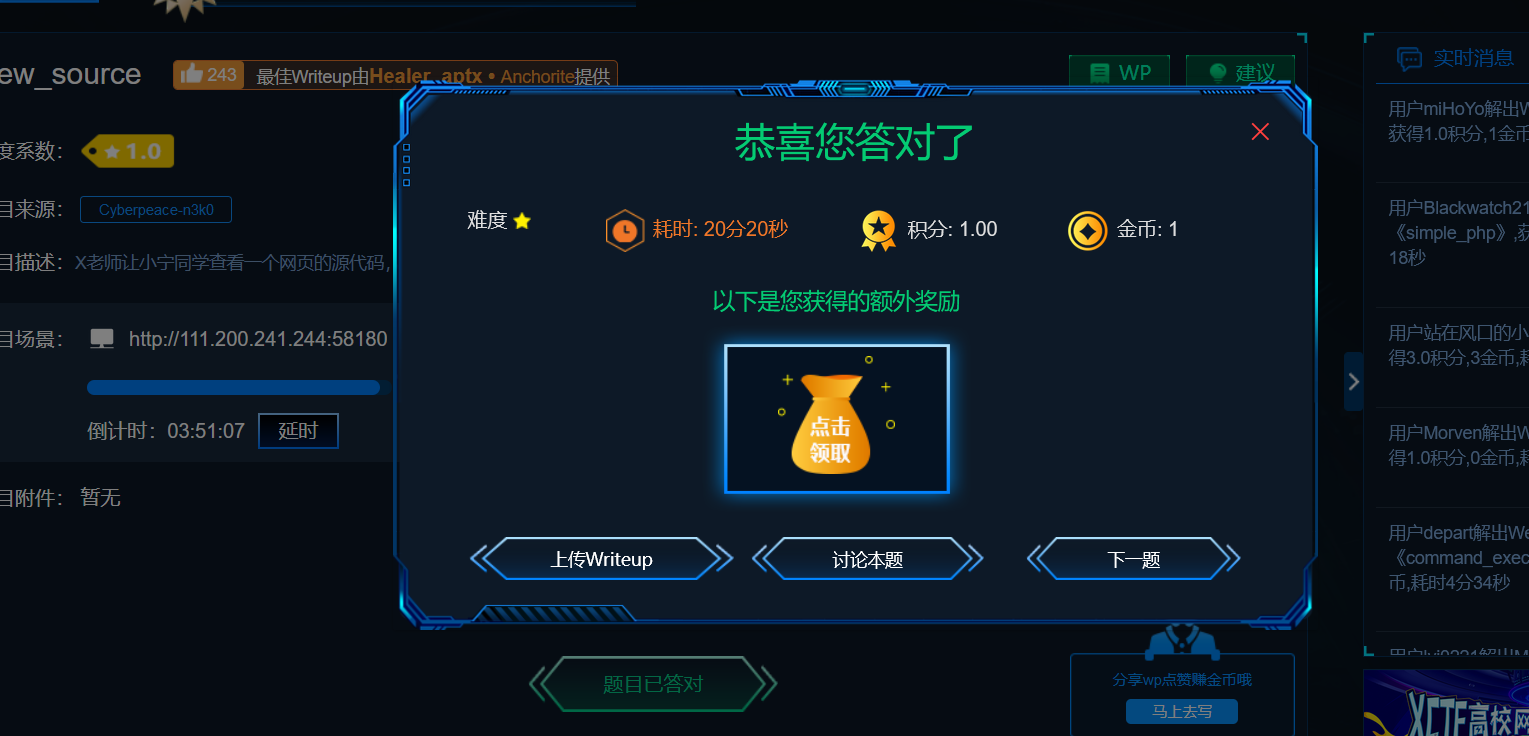Collapse the live message panel with the chevron
This screenshot has height=736, width=1529.
[x=1353, y=381]
